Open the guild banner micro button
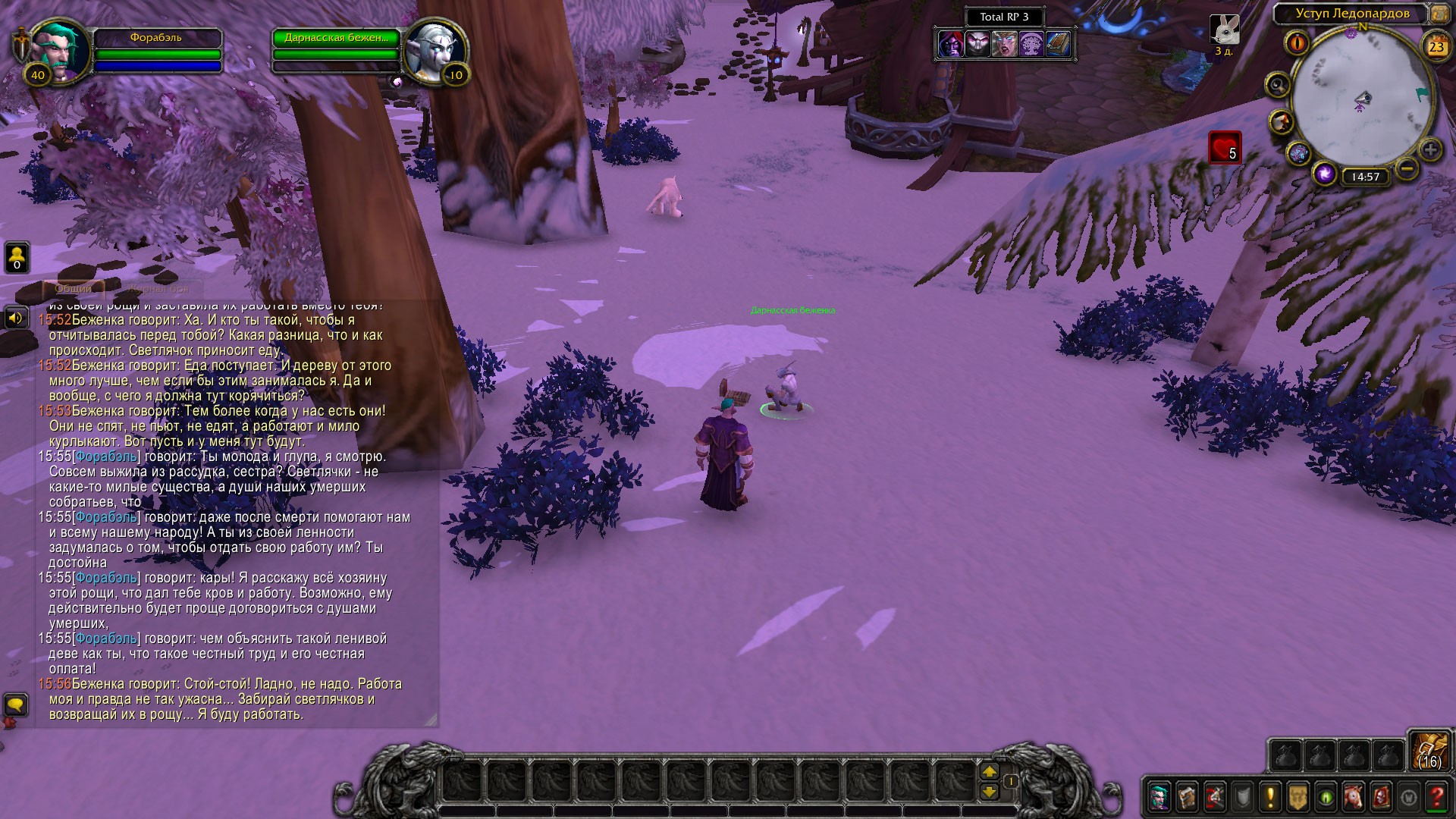The height and width of the screenshot is (819, 1456). tap(1298, 797)
